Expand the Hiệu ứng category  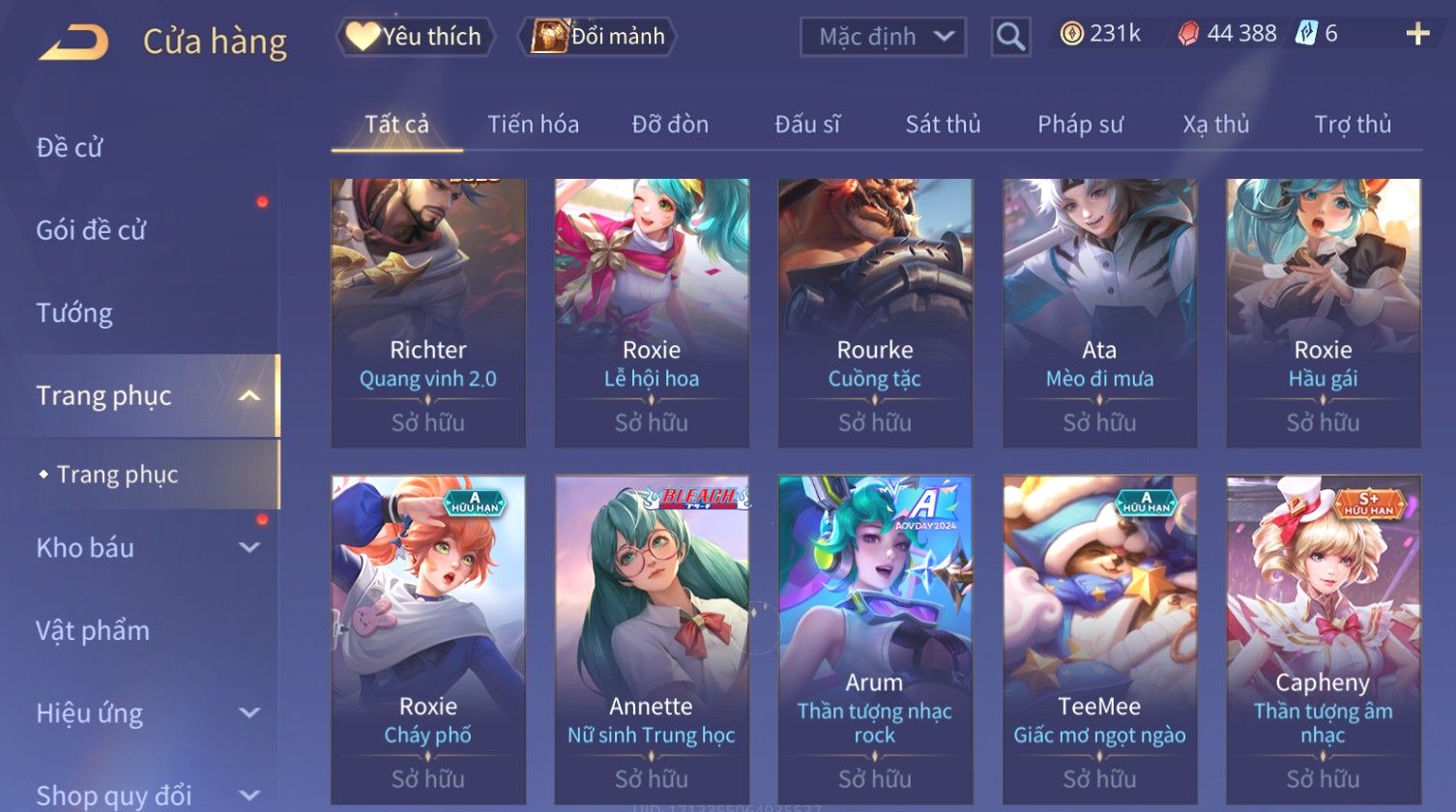145,713
